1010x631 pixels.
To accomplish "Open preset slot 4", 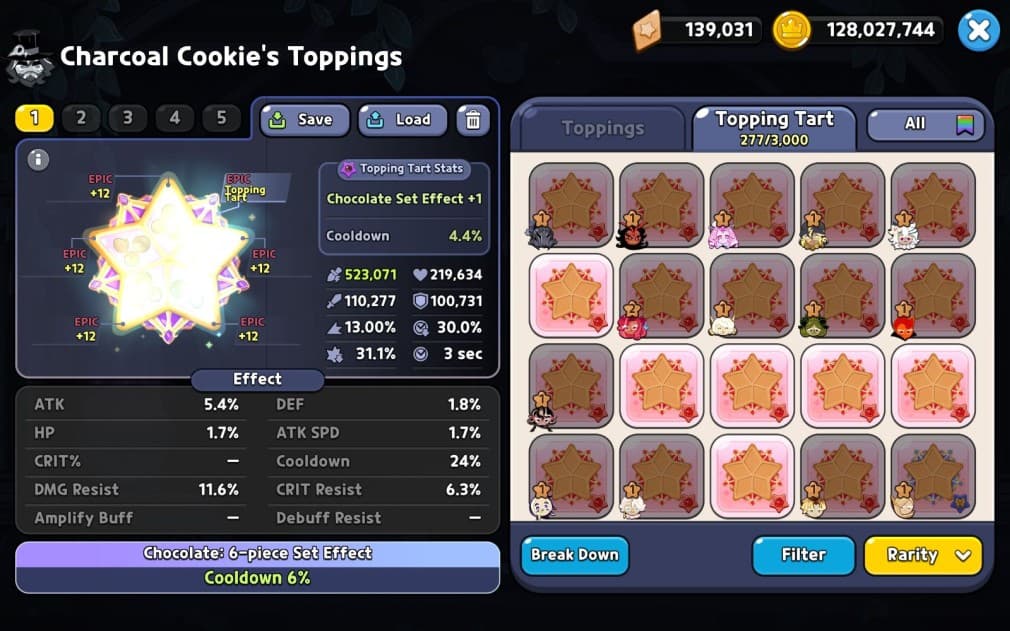I will coord(175,118).
